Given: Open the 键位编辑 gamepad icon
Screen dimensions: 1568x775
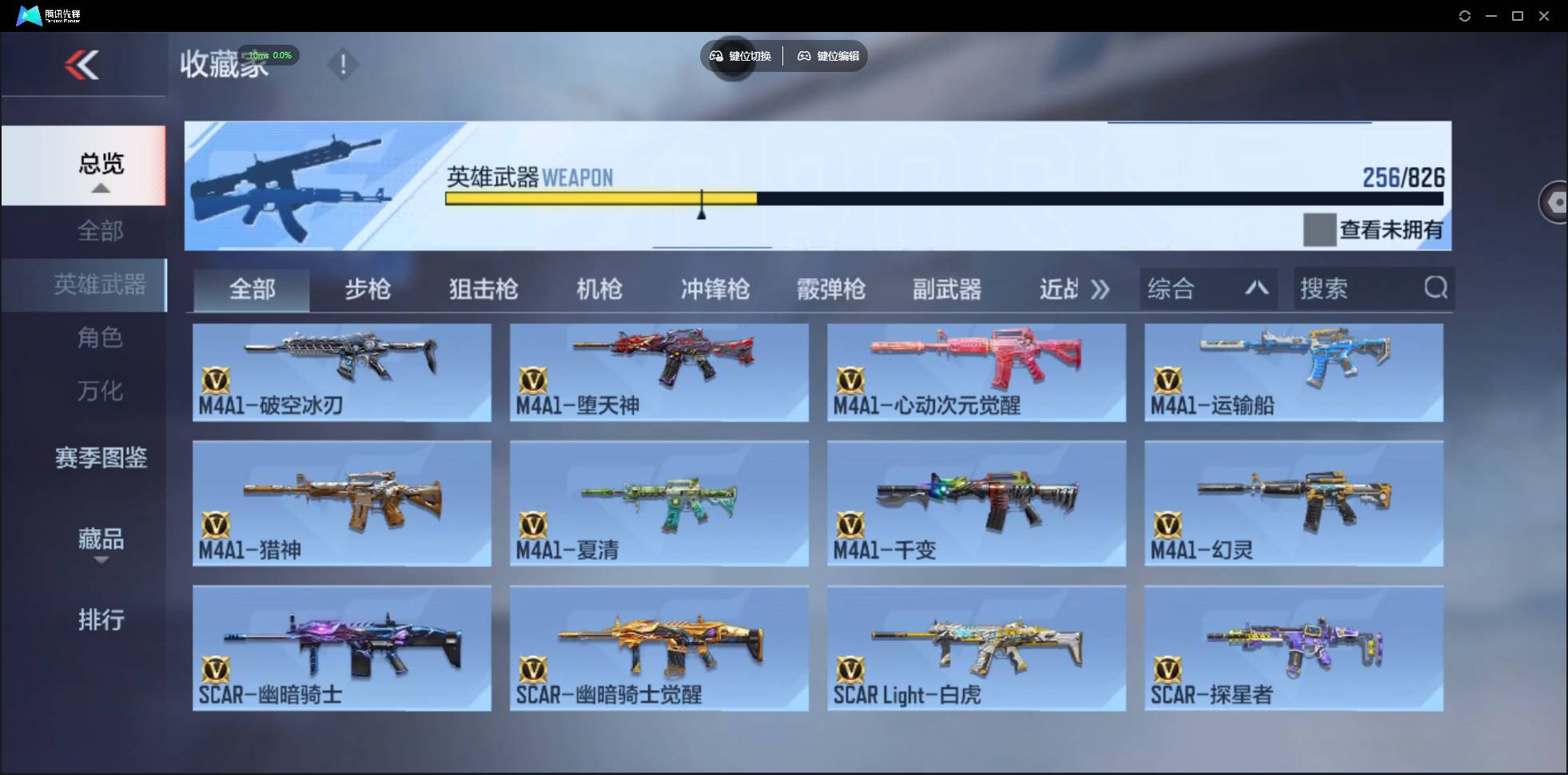Looking at the screenshot, I should 804,56.
